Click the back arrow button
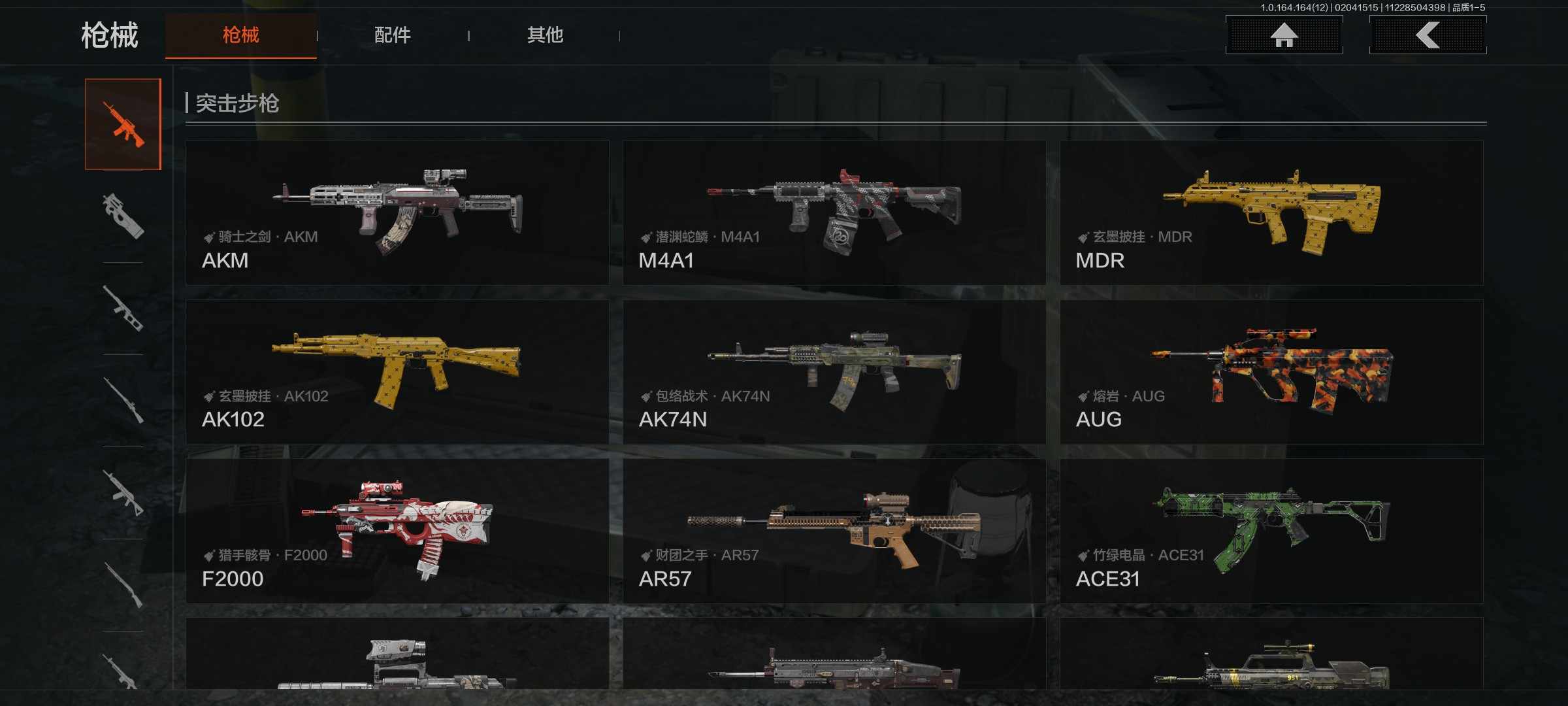Viewport: 1568px width, 706px height. pyautogui.click(x=1428, y=35)
